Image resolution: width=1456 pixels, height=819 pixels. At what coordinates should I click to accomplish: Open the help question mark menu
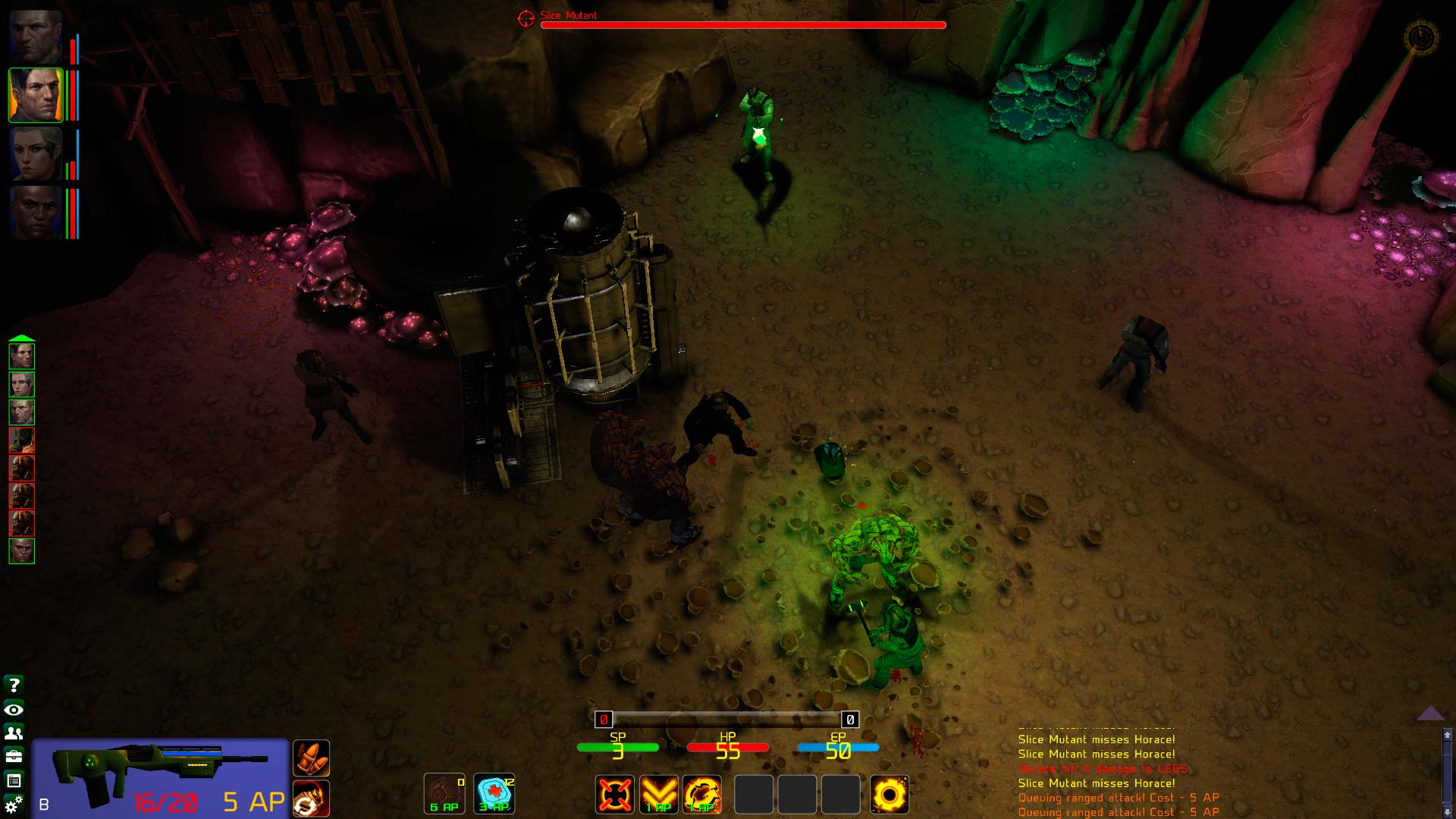[x=14, y=685]
